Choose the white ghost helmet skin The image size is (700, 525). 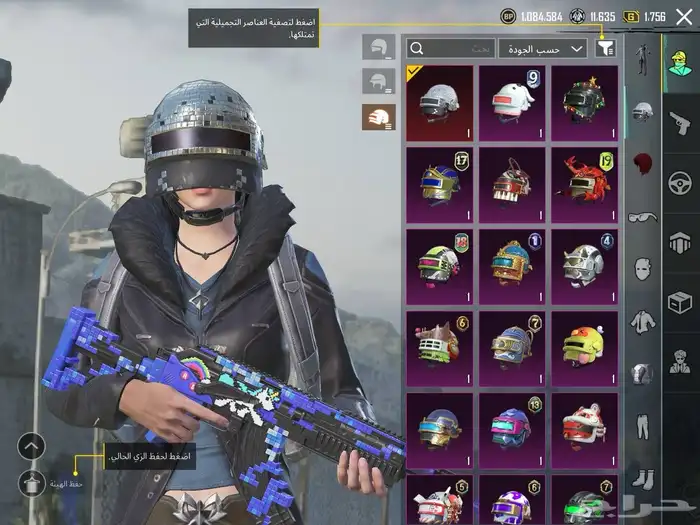click(x=512, y=101)
